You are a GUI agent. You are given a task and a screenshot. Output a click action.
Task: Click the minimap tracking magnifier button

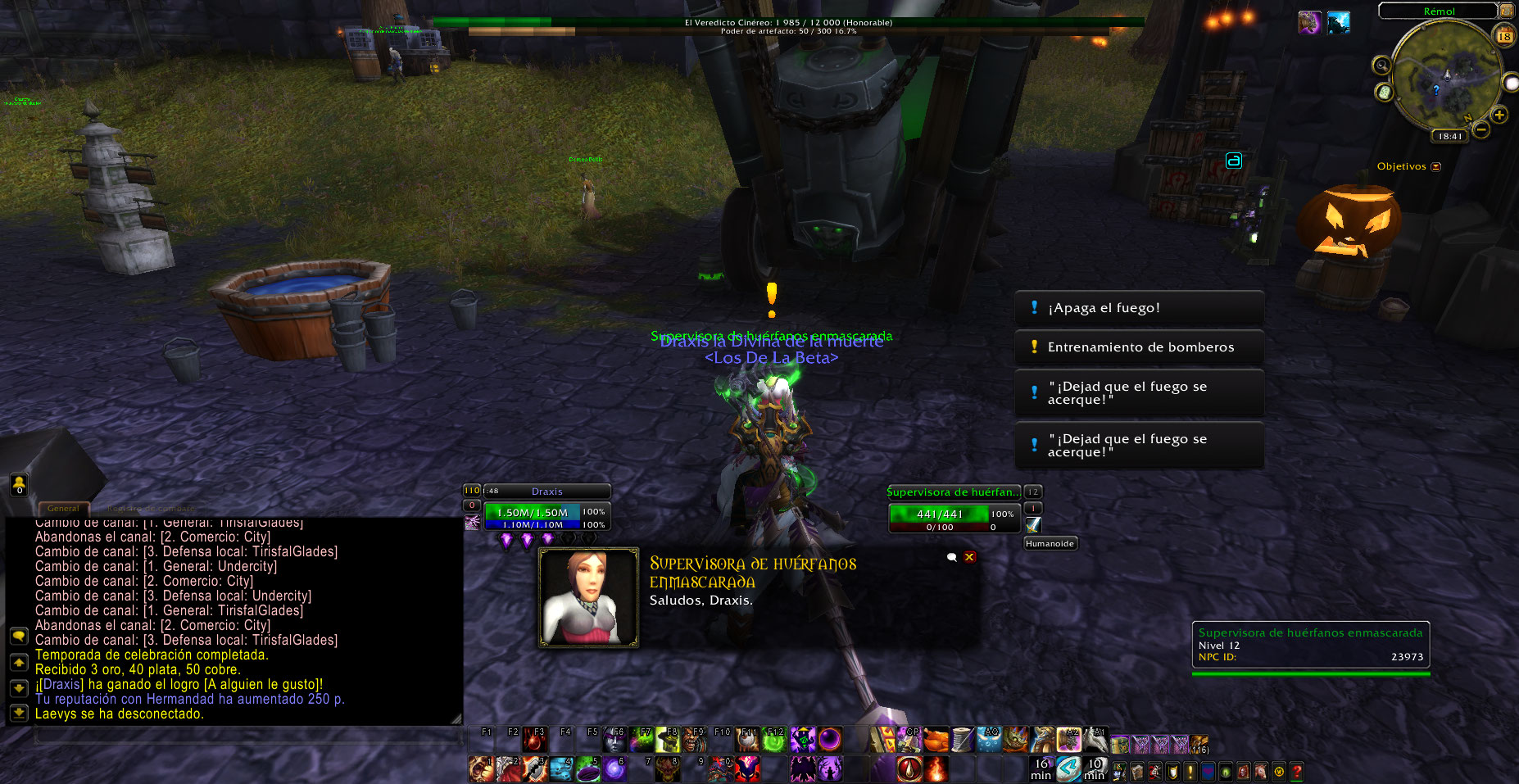point(1382,66)
